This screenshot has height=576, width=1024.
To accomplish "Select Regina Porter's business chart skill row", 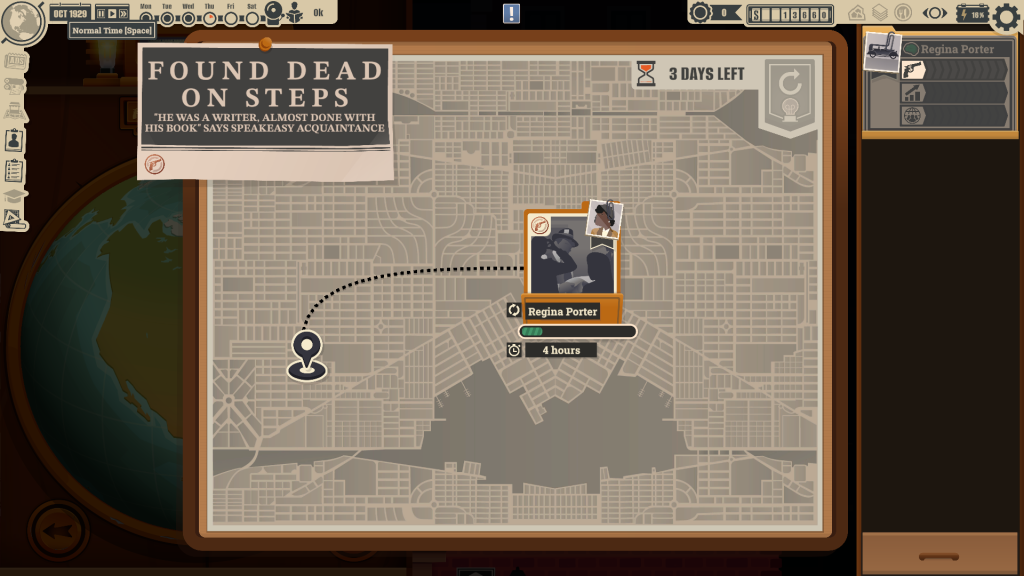I will [953, 92].
